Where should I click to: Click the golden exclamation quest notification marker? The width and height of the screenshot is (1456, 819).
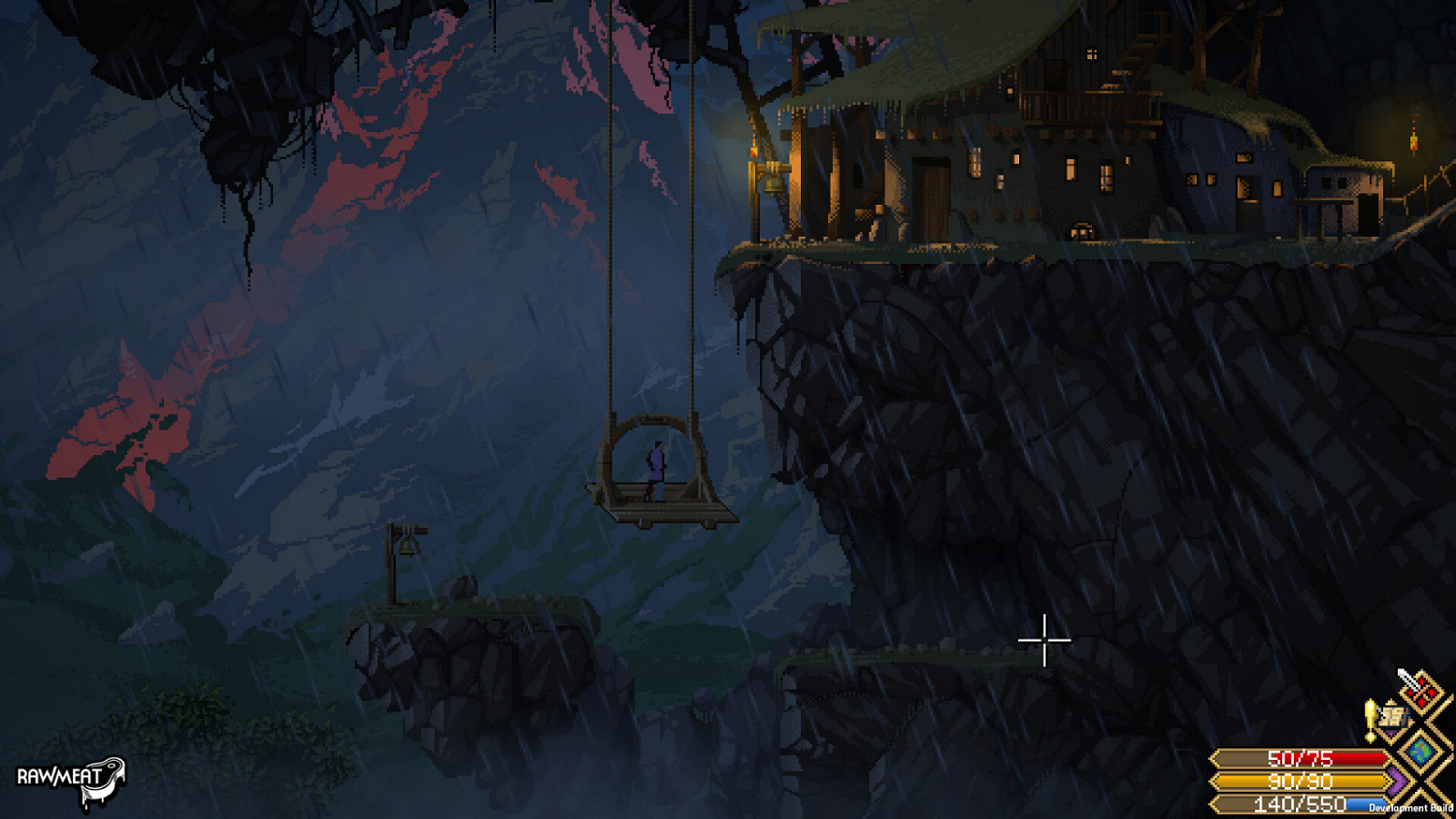pos(1371,718)
